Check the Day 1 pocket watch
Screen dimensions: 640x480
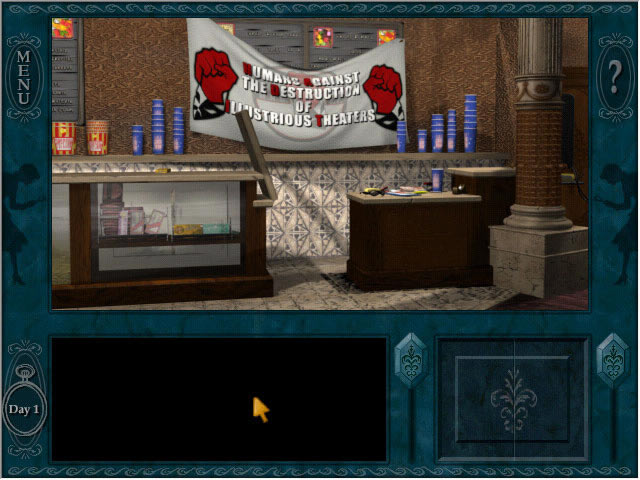coord(24,408)
